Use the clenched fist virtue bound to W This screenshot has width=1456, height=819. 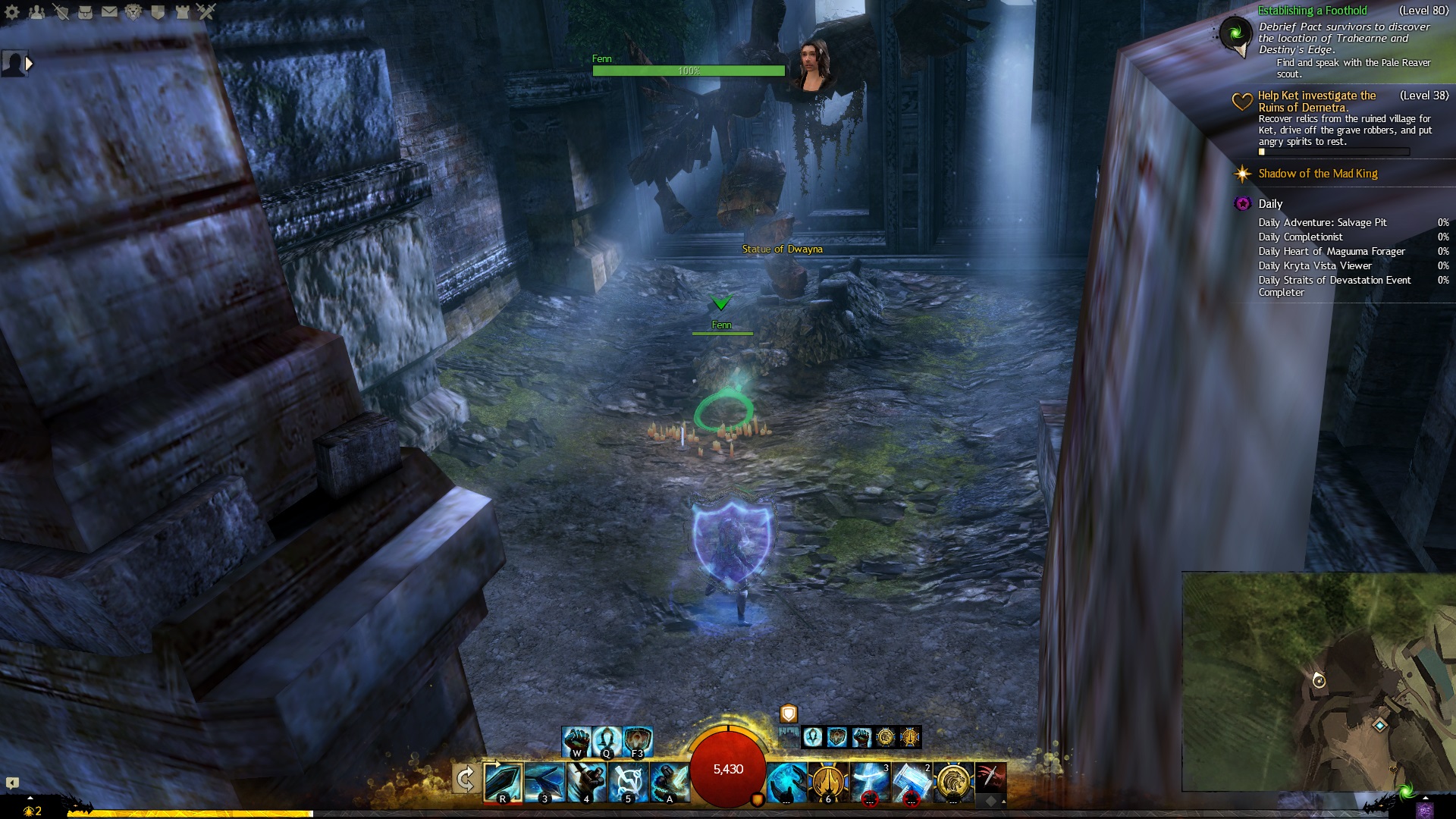[x=576, y=741]
